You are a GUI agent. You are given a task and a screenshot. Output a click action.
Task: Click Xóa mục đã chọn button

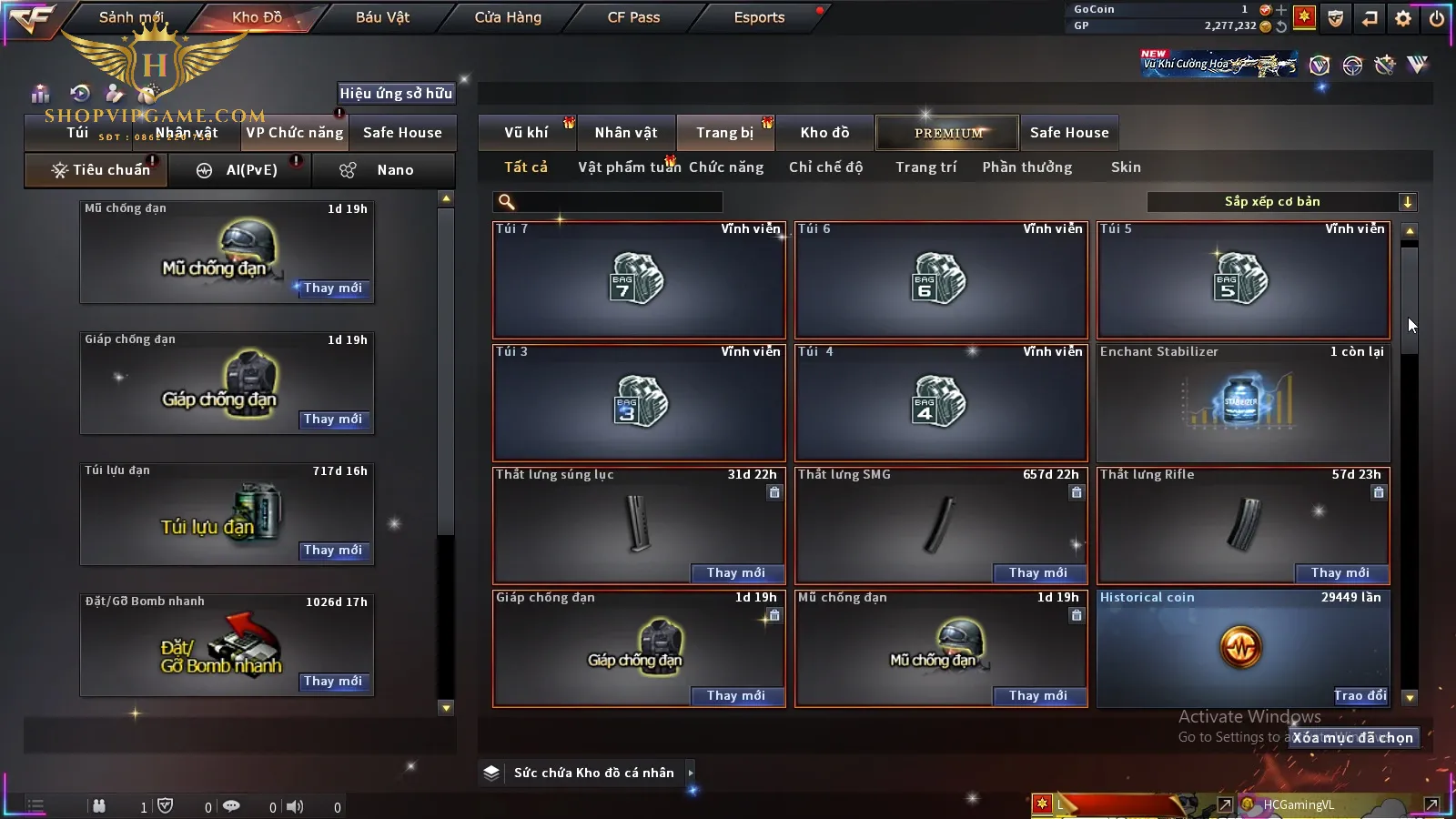[x=1352, y=738]
